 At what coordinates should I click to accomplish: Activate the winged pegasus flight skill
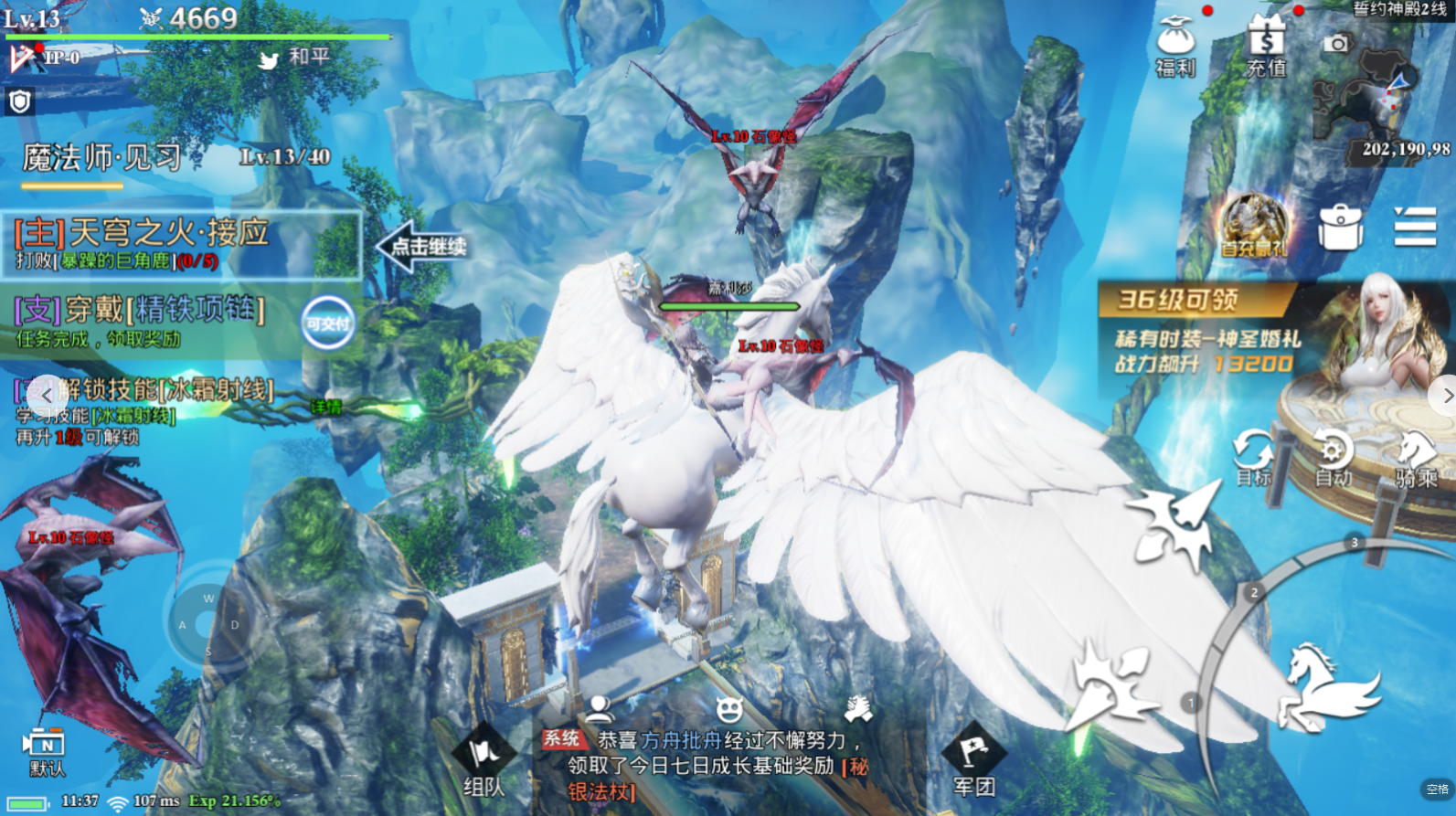click(1329, 685)
